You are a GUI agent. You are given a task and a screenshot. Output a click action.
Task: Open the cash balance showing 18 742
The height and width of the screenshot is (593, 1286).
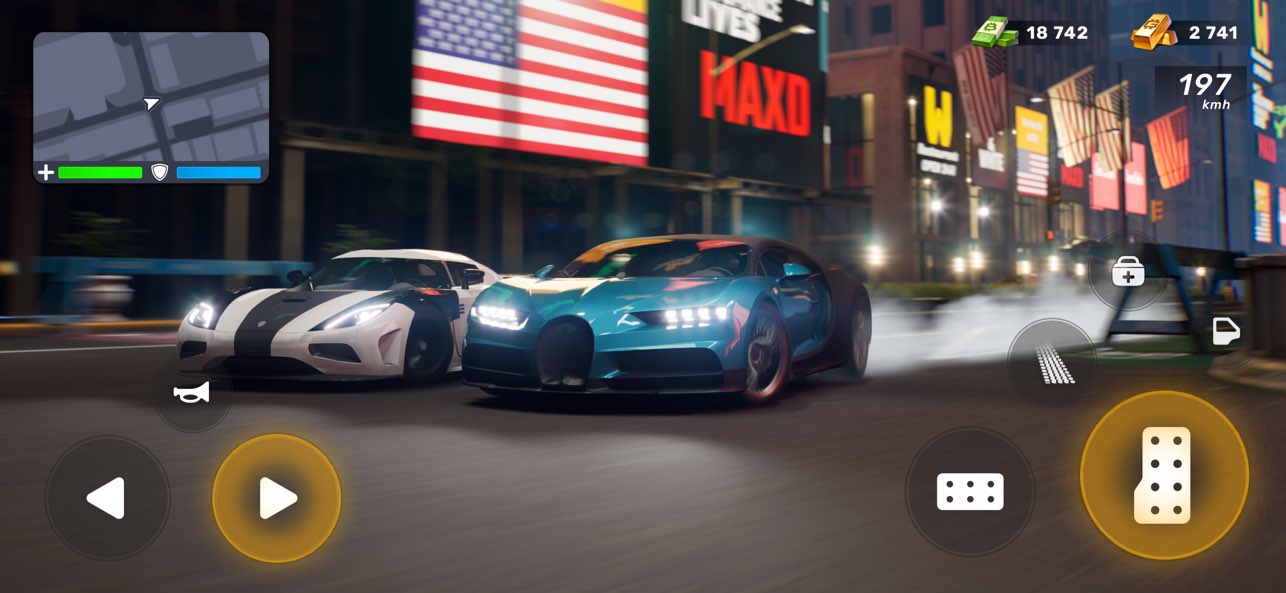(x=1031, y=33)
